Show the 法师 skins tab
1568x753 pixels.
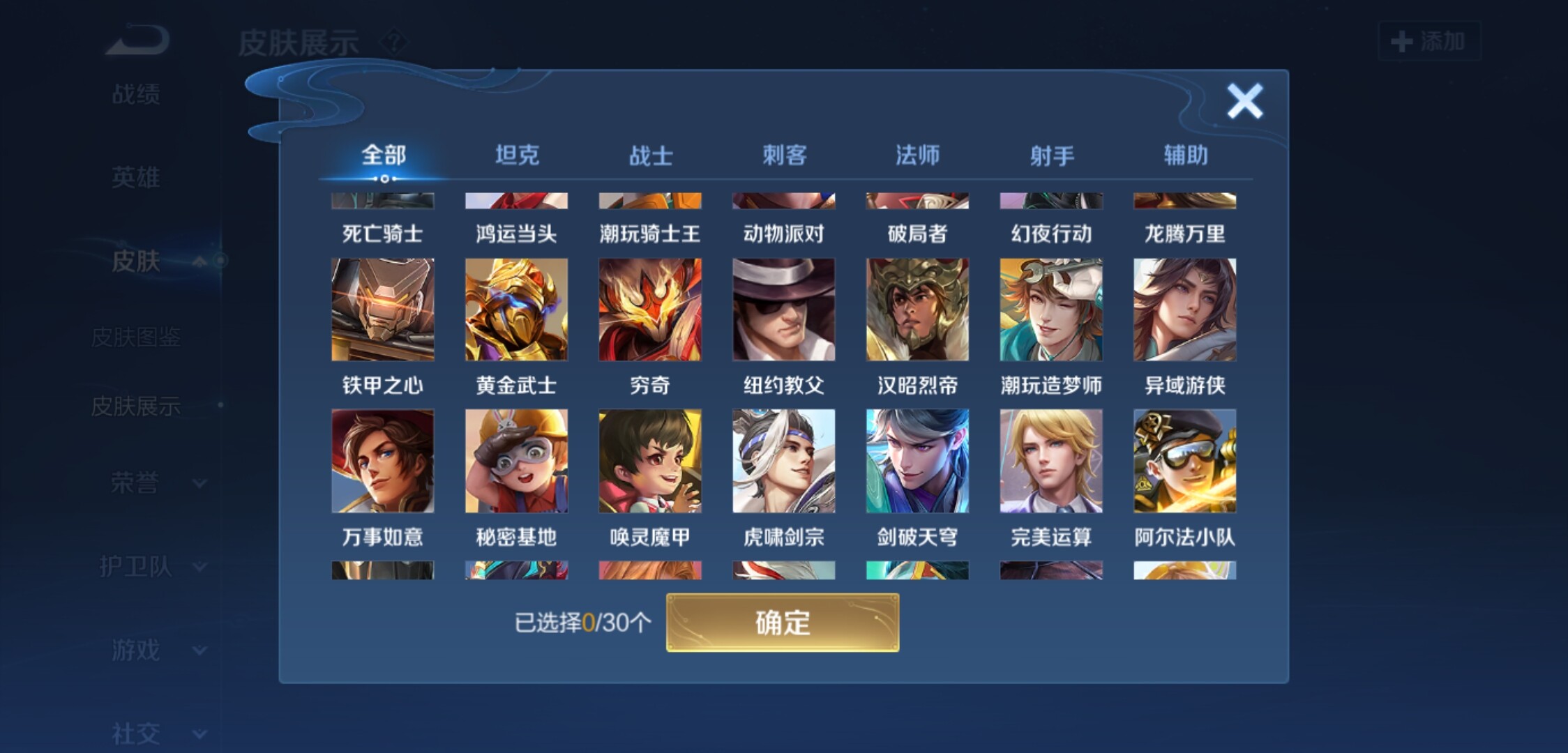coord(917,155)
